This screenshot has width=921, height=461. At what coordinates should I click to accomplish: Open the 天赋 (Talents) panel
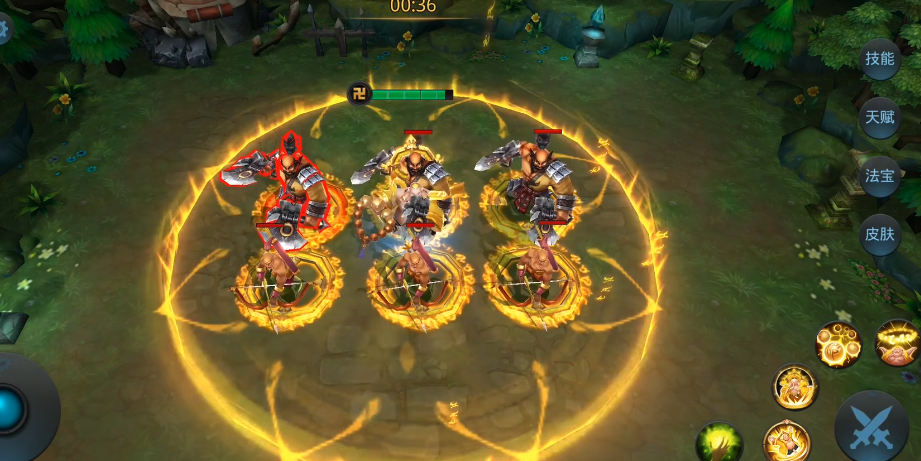pos(879,117)
